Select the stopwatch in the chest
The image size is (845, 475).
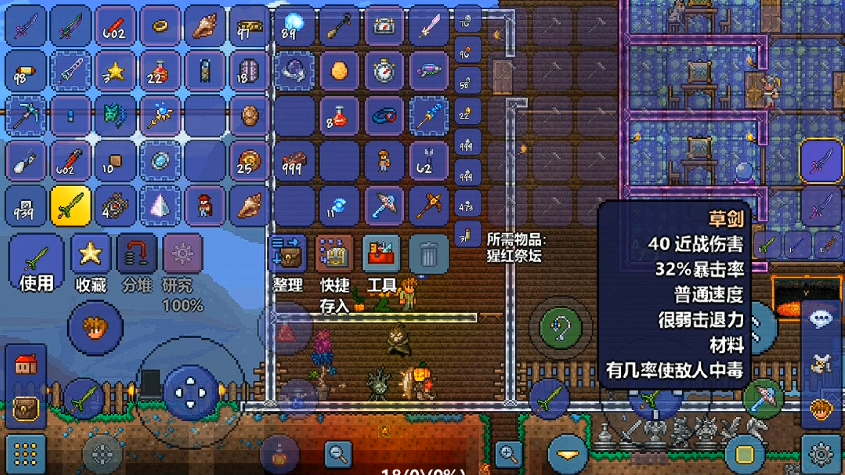click(384, 72)
